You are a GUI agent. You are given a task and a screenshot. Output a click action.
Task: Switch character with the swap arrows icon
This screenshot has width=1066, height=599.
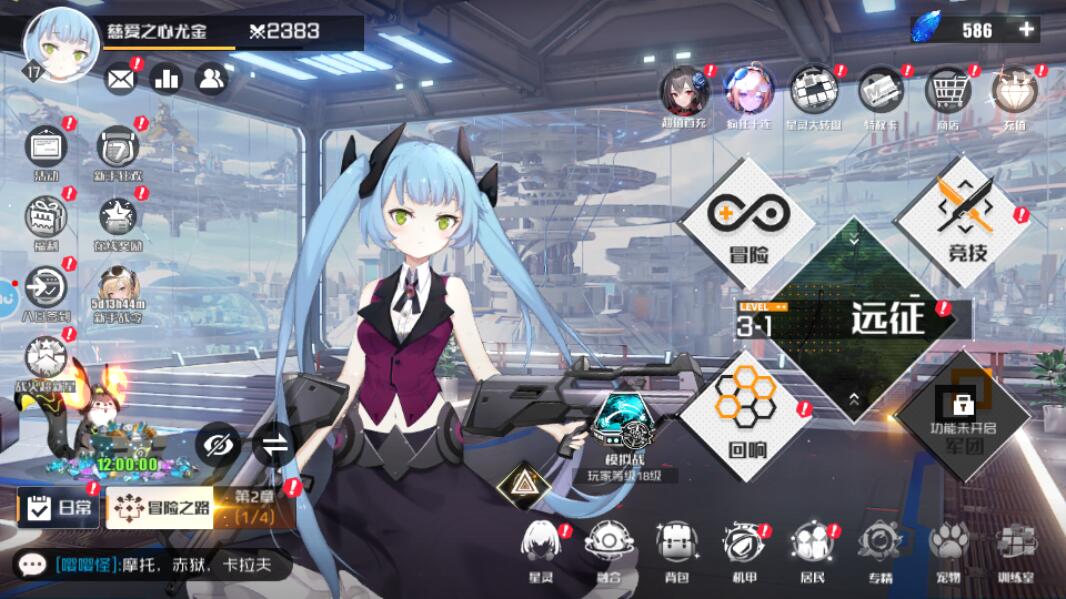click(x=274, y=445)
